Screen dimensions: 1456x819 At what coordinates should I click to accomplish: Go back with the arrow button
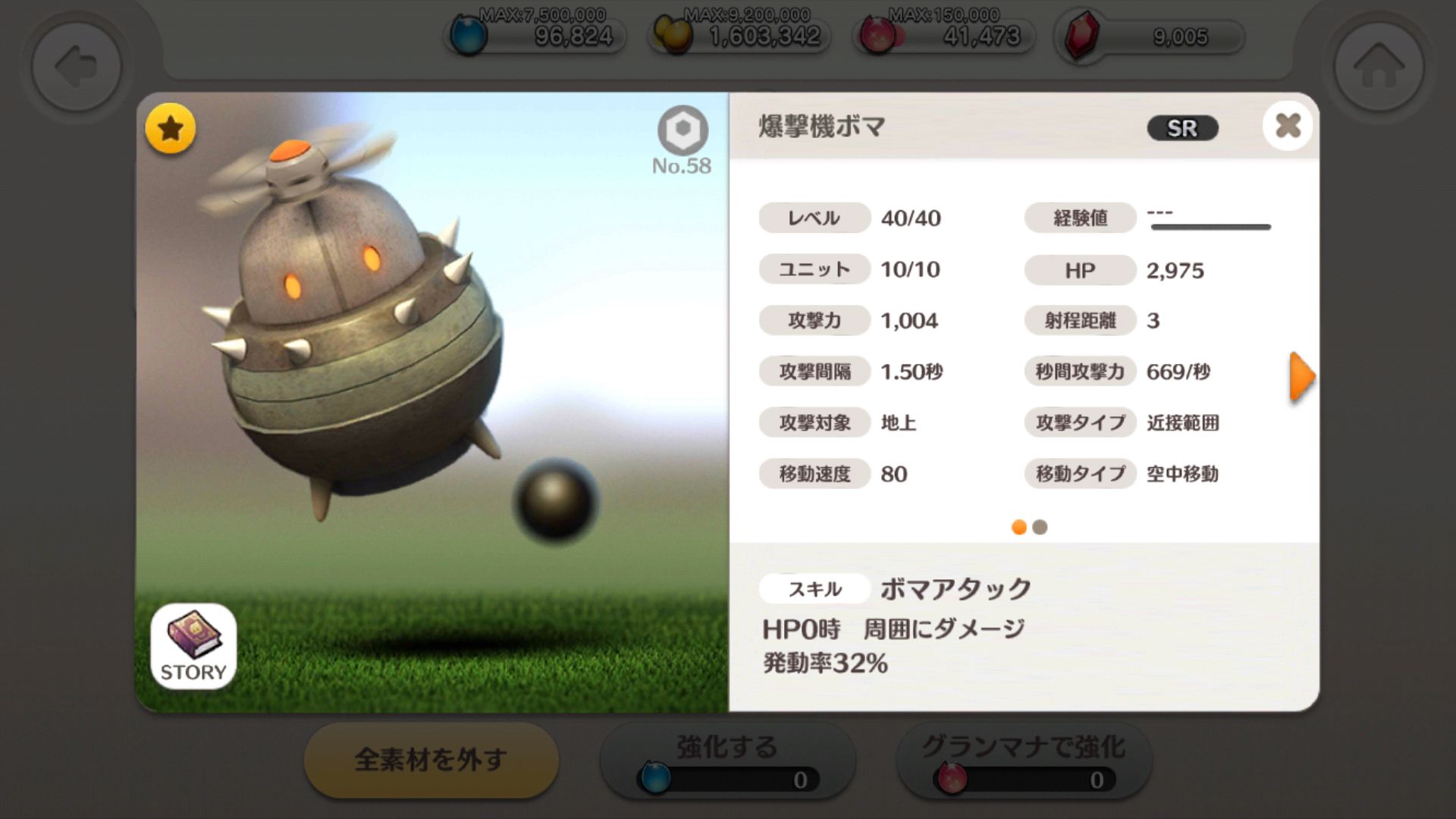pos(76,67)
